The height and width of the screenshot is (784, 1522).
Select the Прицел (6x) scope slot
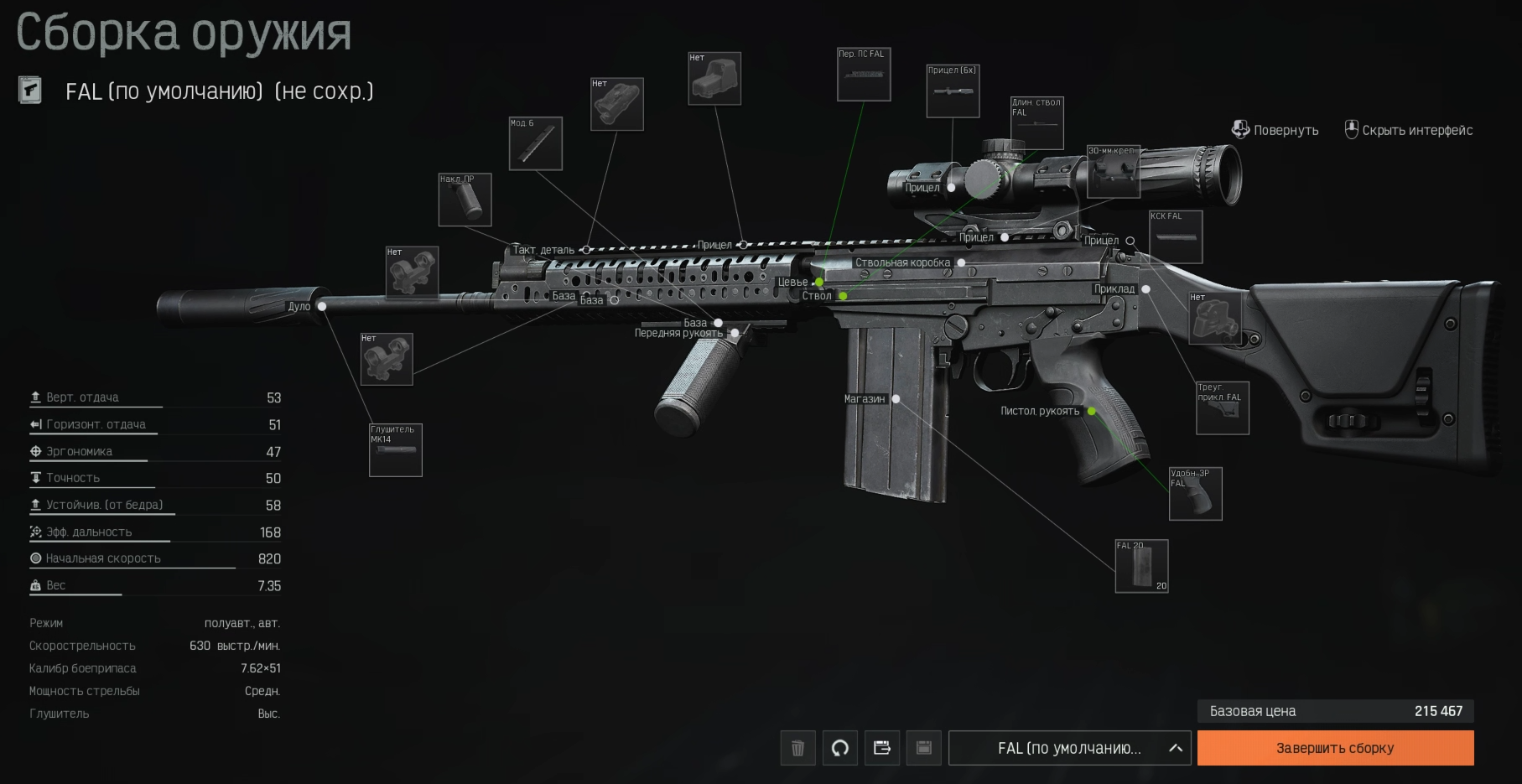953,91
